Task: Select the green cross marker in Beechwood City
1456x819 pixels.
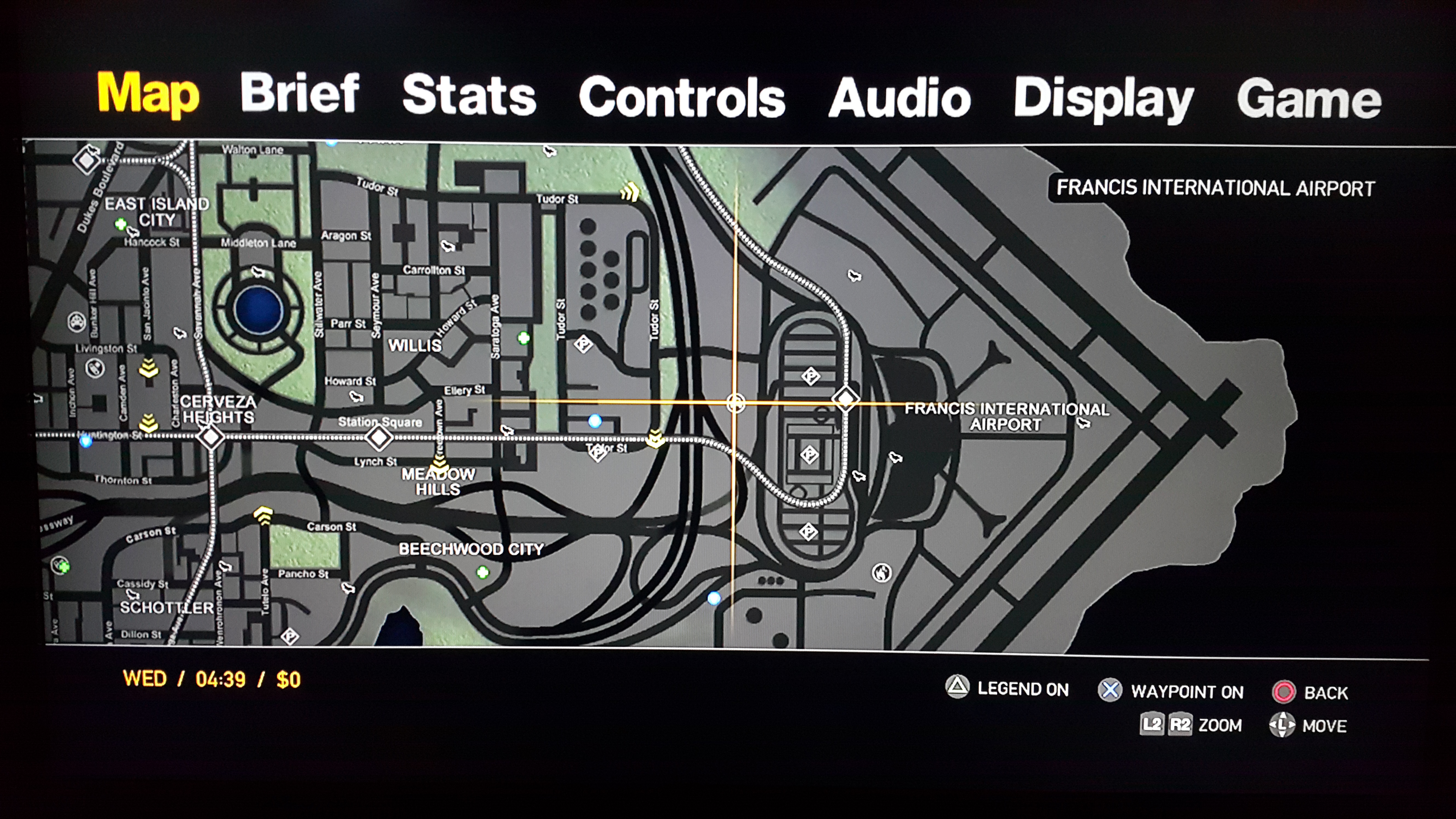Action: pos(483,573)
